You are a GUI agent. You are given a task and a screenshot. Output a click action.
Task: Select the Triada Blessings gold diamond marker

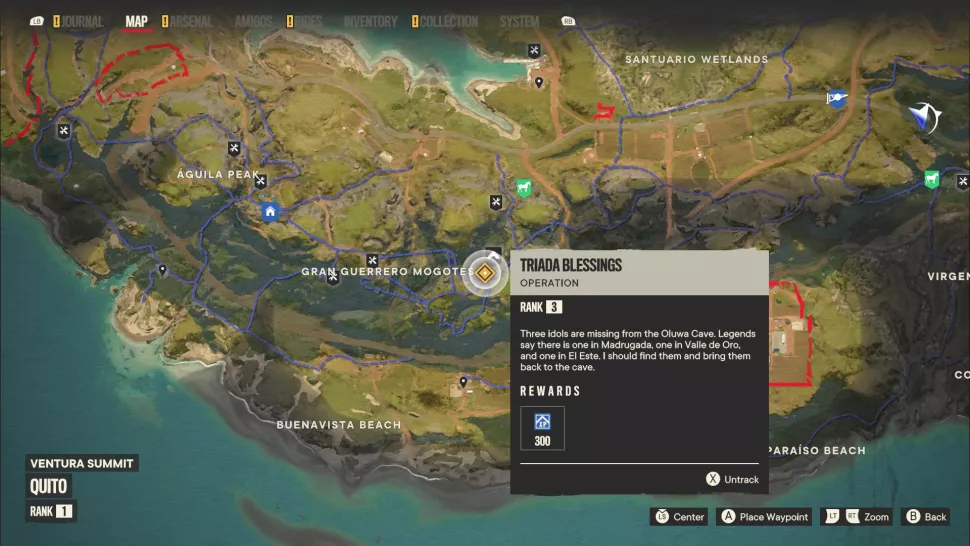(x=485, y=273)
